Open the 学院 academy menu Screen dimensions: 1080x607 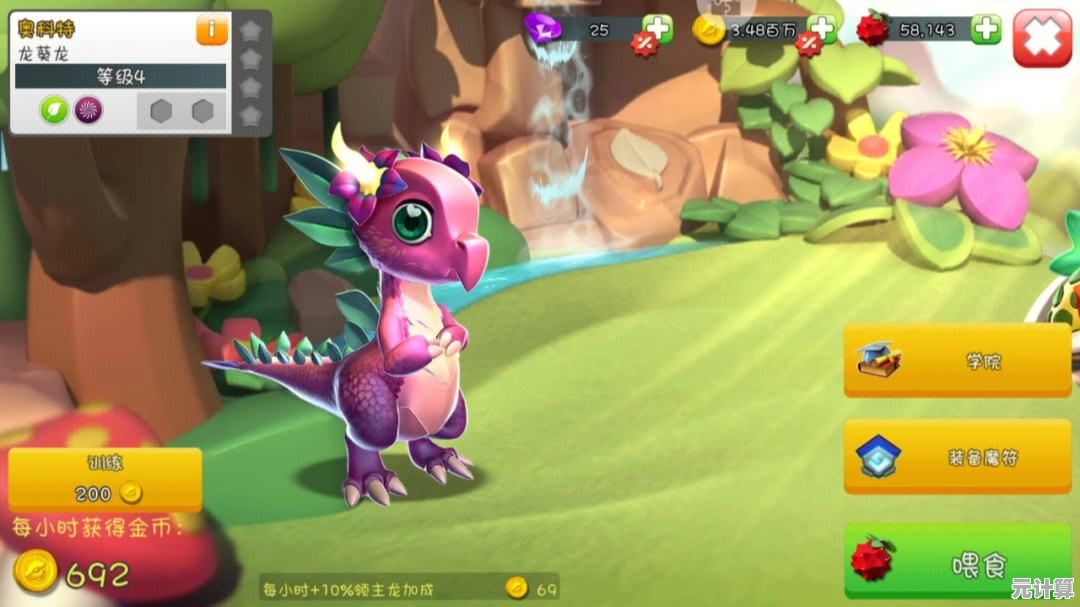pos(957,360)
